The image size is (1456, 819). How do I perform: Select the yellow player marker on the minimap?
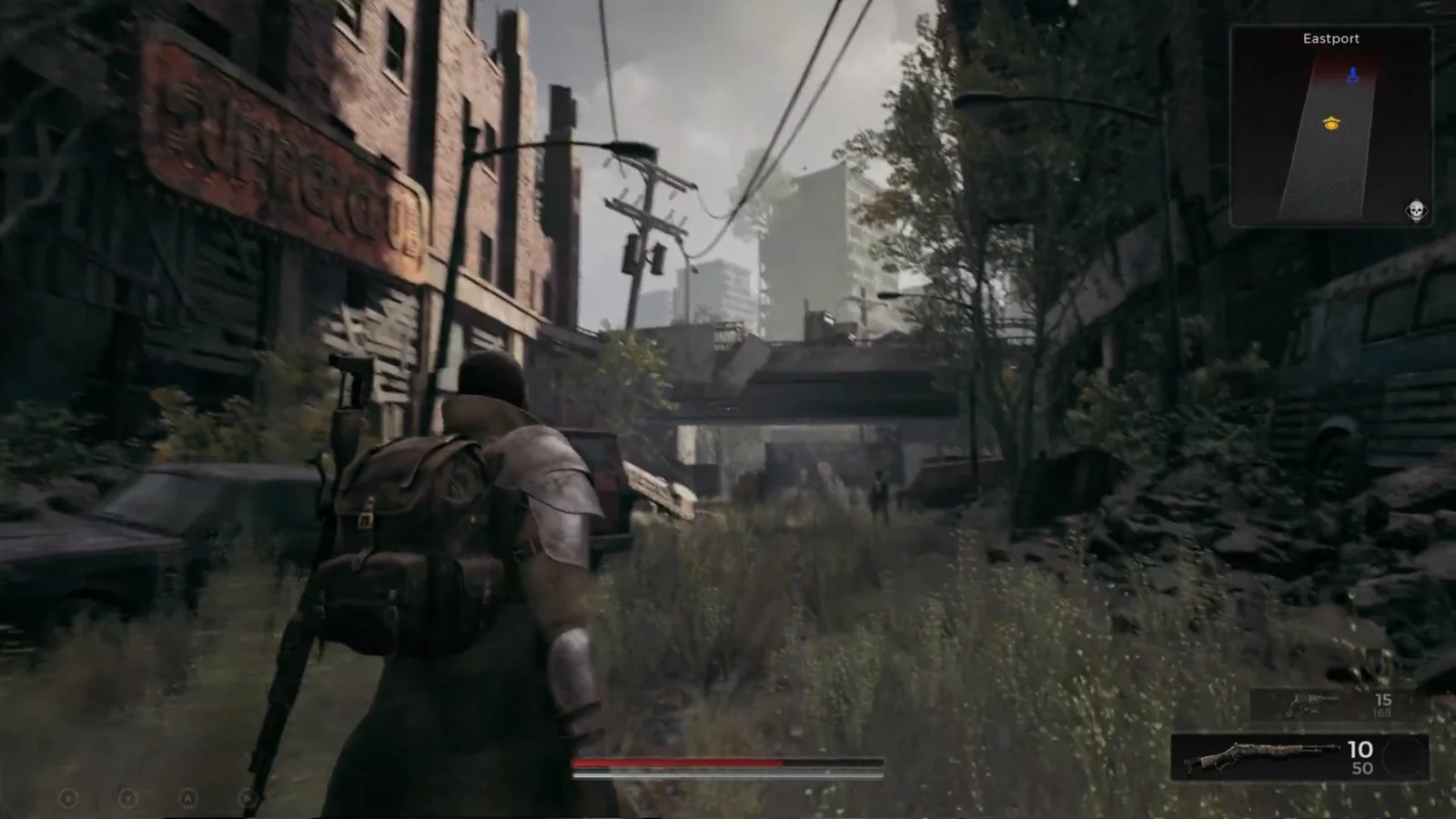tap(1331, 123)
